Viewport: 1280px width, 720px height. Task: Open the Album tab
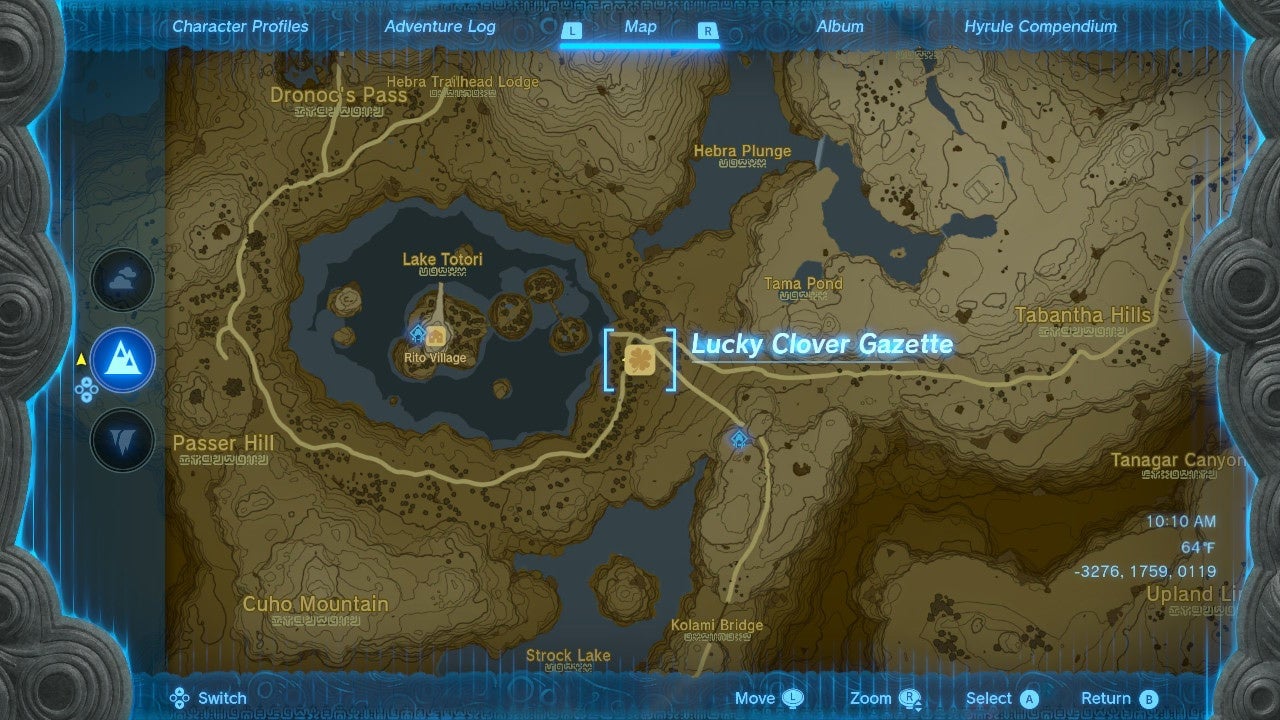(x=840, y=27)
